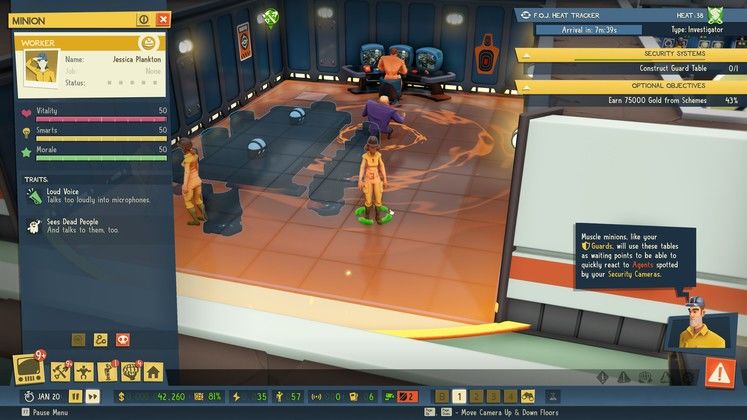Open the hammer and wrench build menu
747x420 pixels.
60,372
